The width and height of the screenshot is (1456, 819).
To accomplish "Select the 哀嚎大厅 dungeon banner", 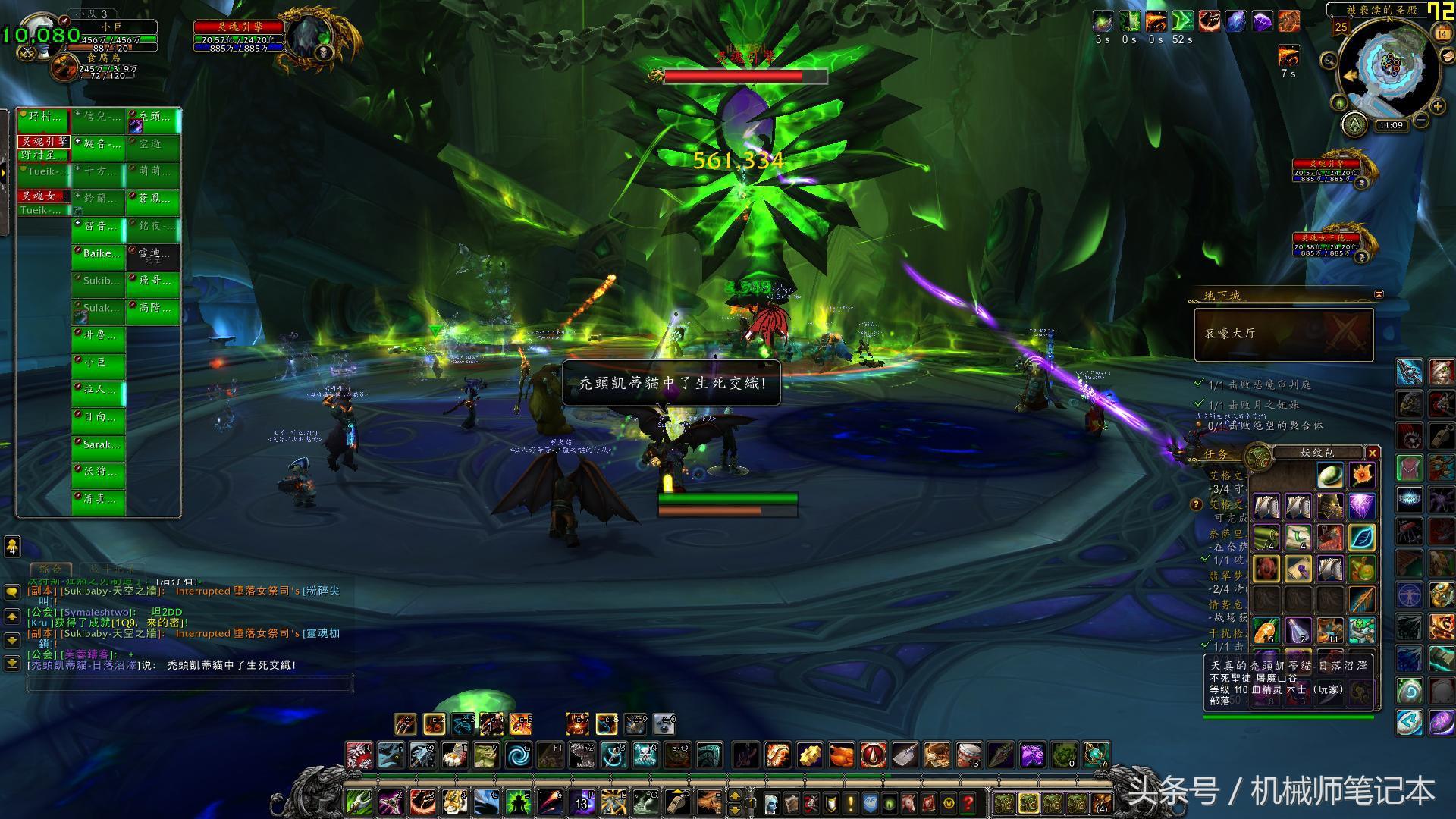I will point(1284,334).
